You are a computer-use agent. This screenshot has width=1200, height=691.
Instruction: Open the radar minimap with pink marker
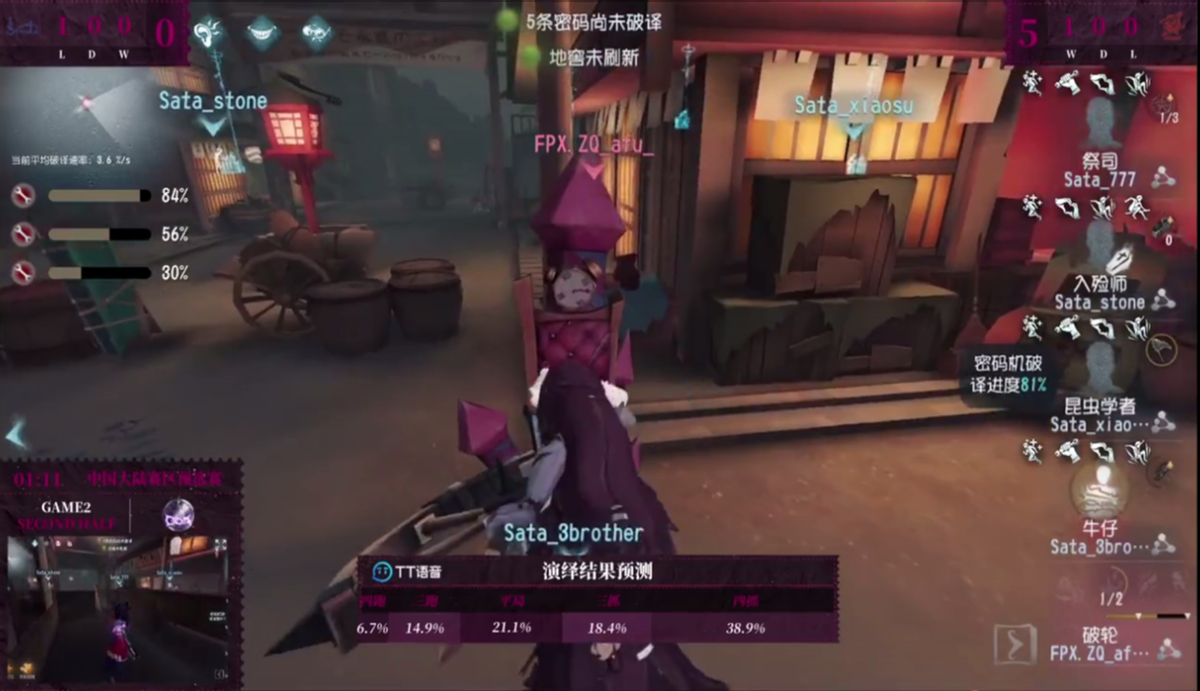coord(88,103)
